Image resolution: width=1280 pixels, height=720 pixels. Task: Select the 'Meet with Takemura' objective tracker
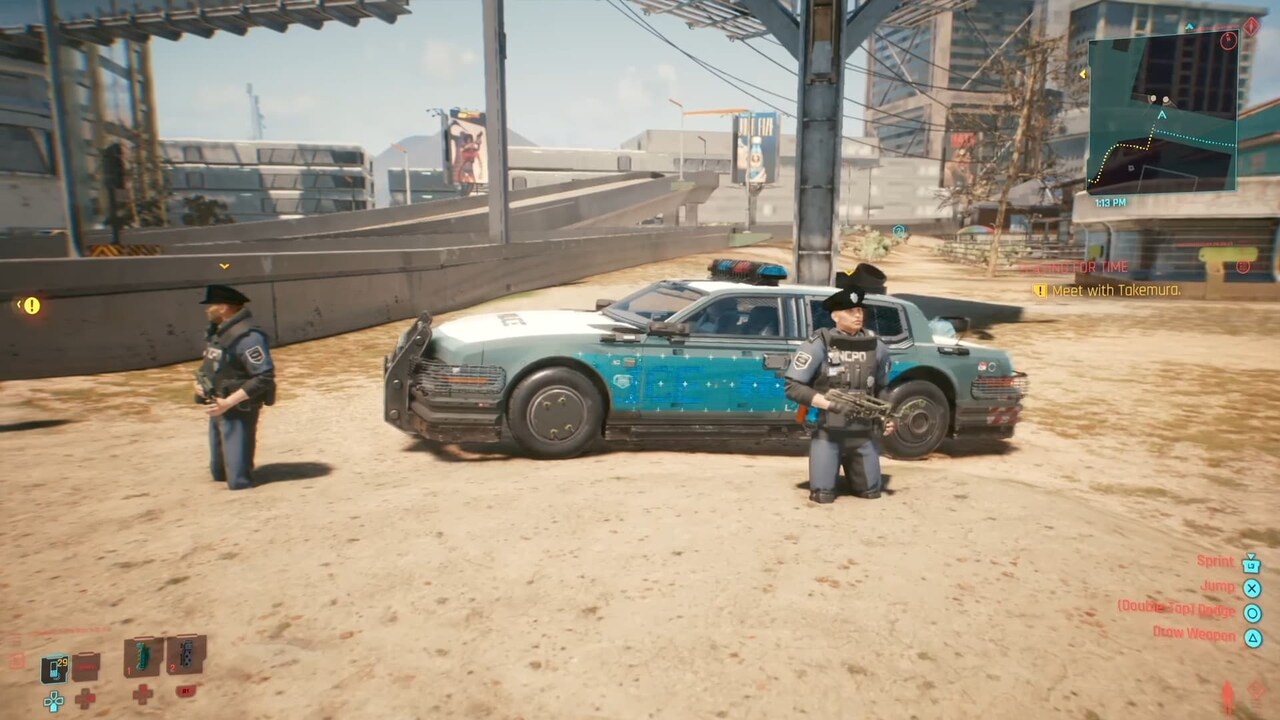[1107, 290]
